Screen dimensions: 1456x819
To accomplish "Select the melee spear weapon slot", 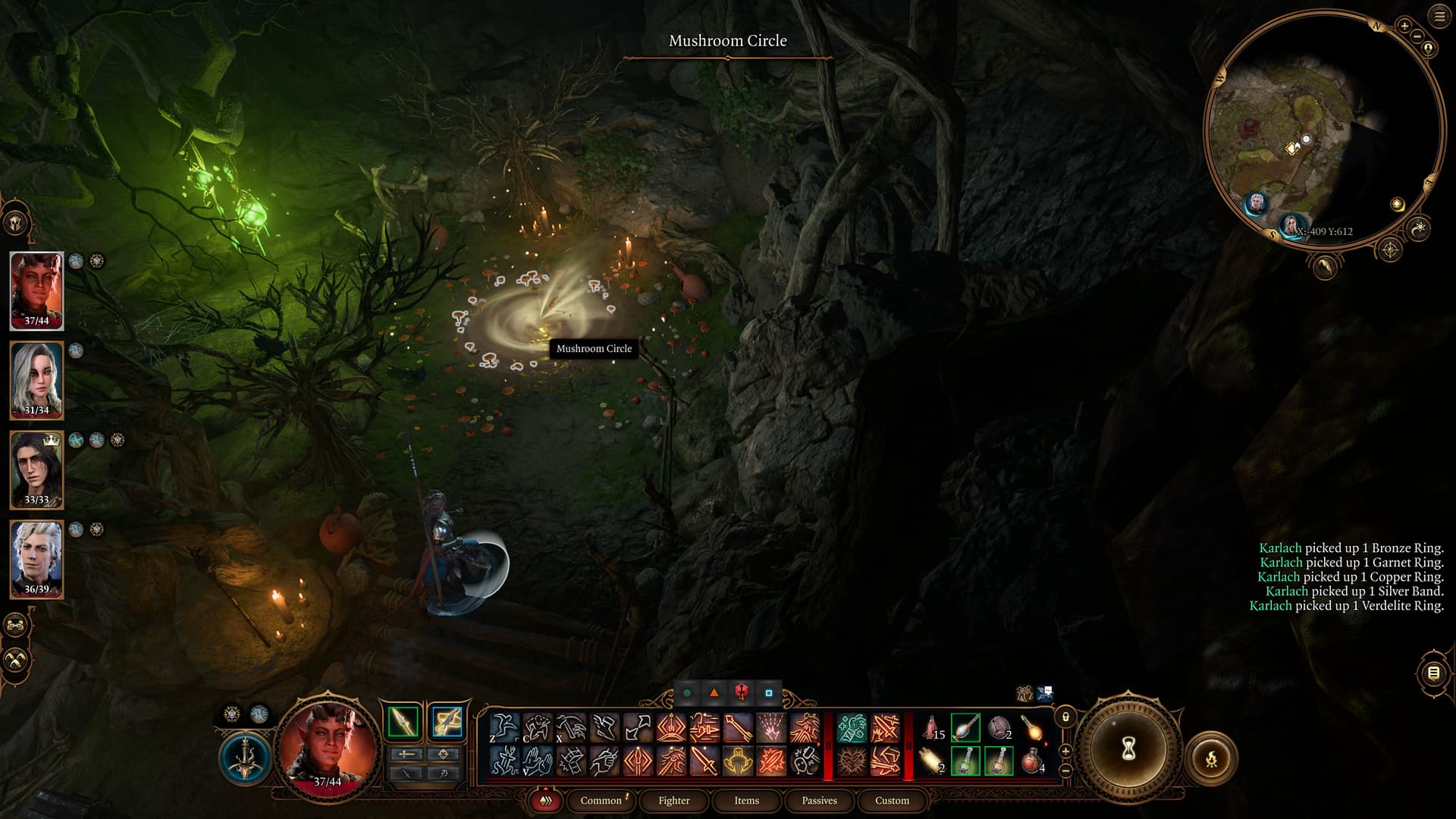I will (403, 721).
